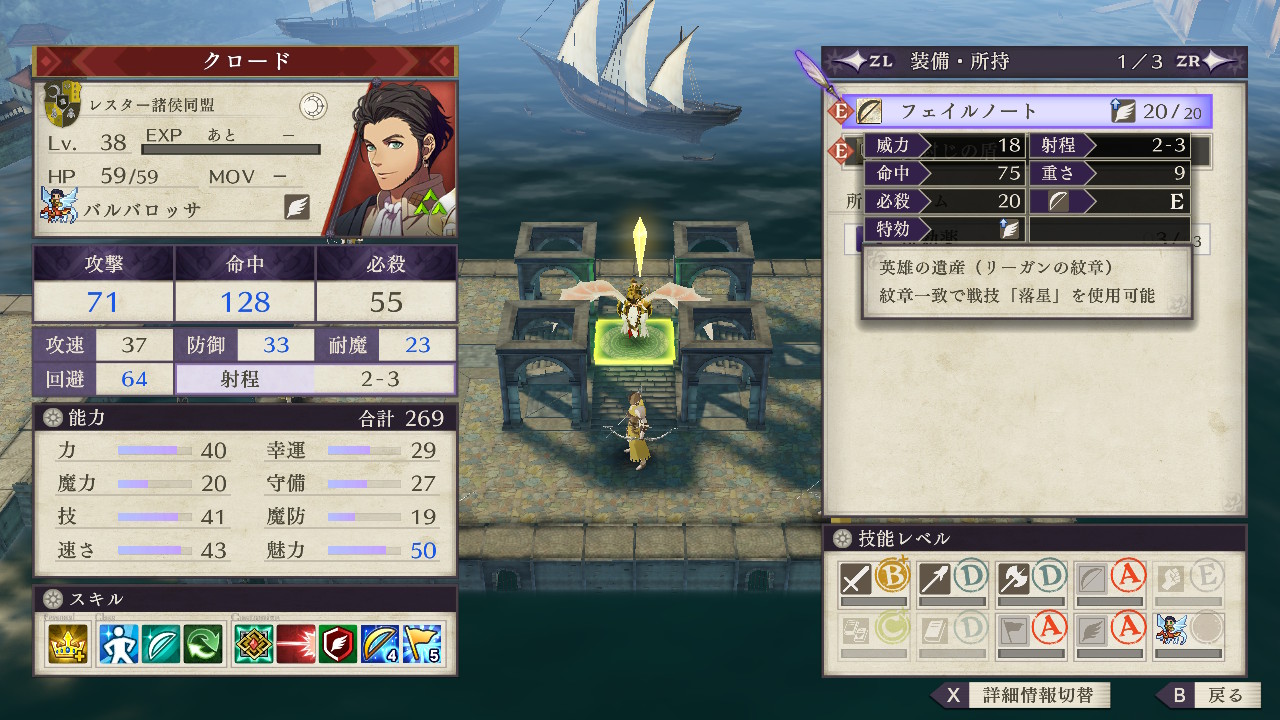Select the sword skill level slot
The height and width of the screenshot is (720, 1280).
coord(873,582)
